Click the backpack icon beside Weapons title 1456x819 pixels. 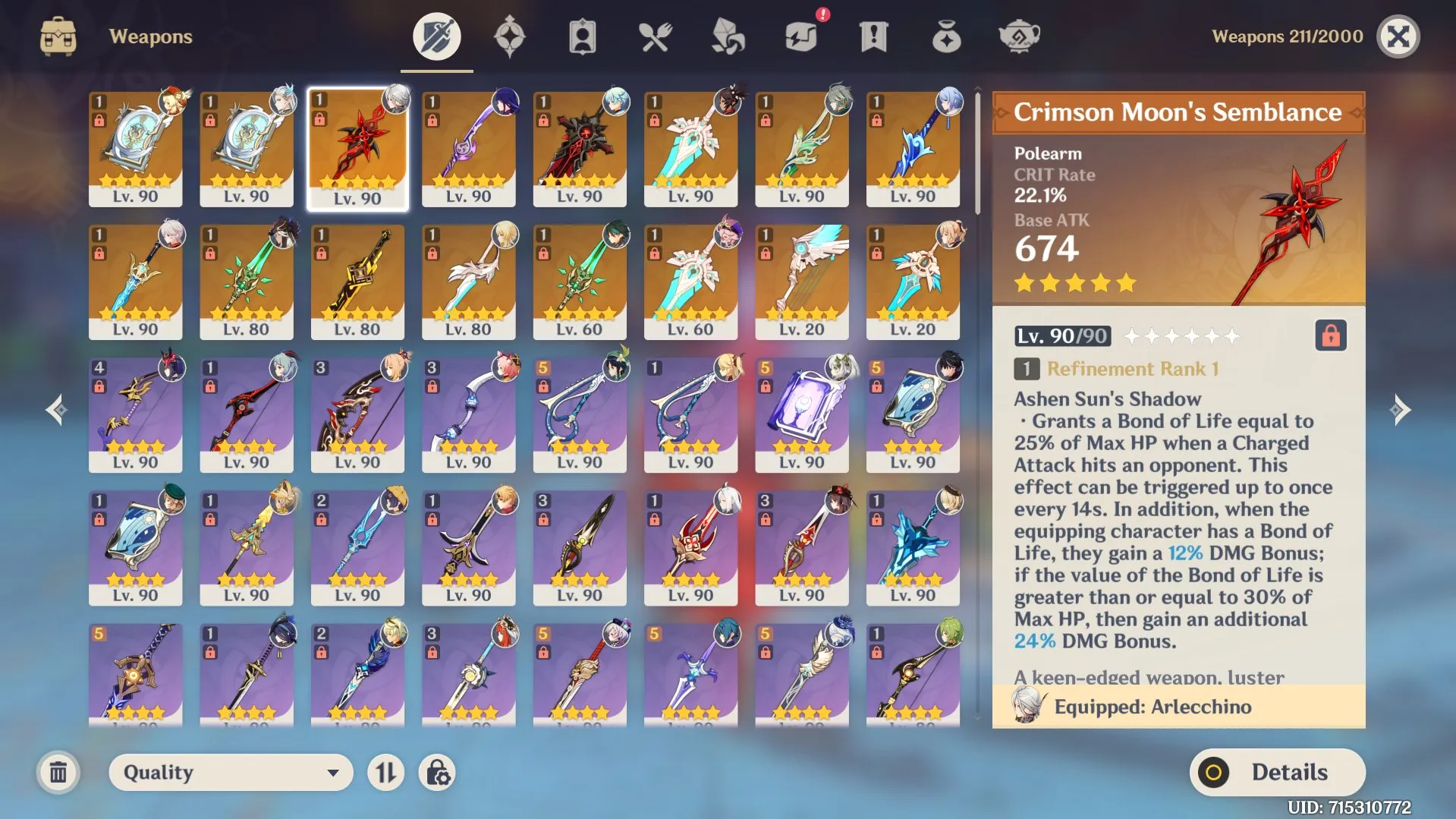click(57, 35)
